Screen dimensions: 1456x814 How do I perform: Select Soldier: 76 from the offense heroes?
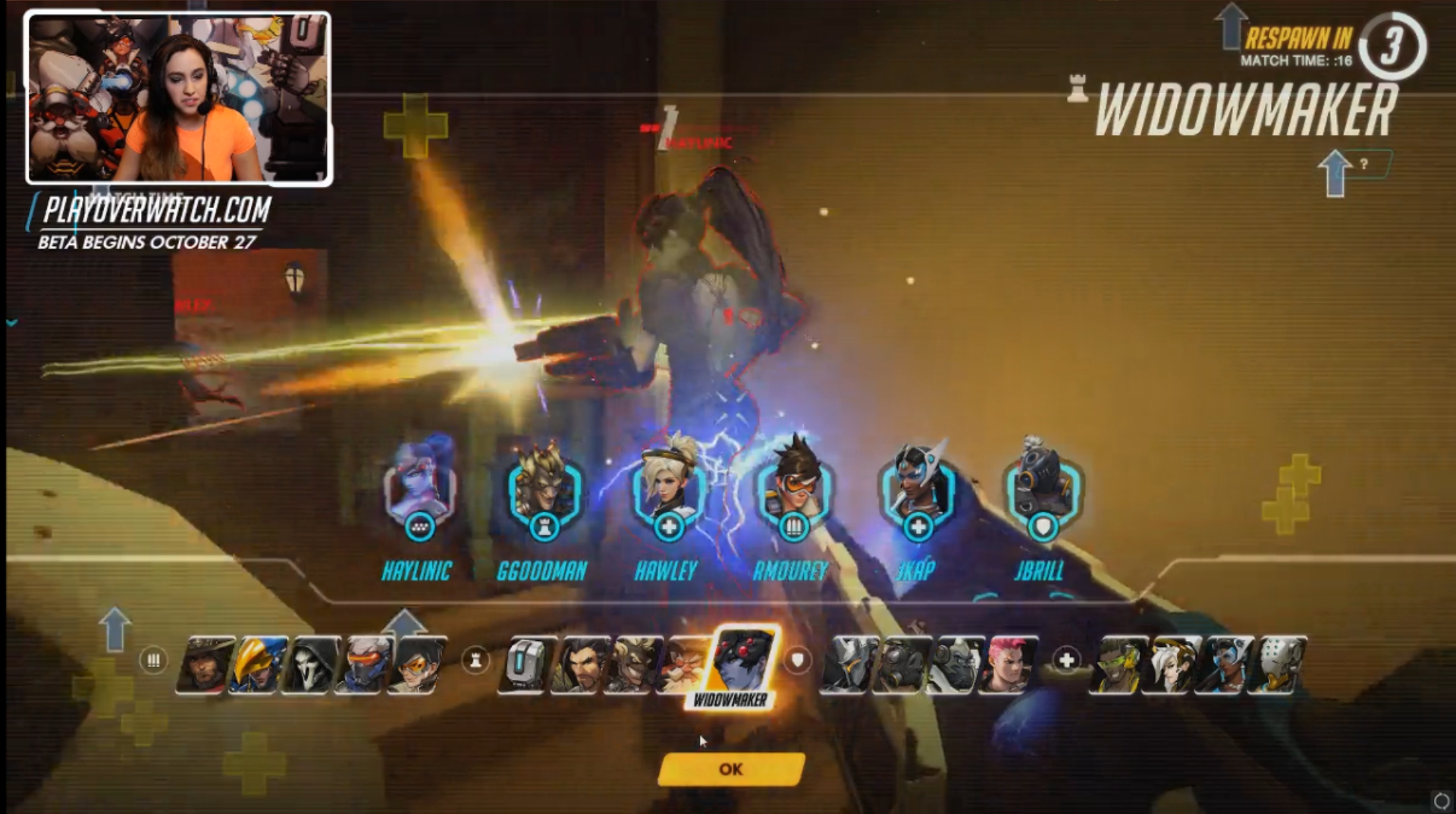(x=364, y=665)
